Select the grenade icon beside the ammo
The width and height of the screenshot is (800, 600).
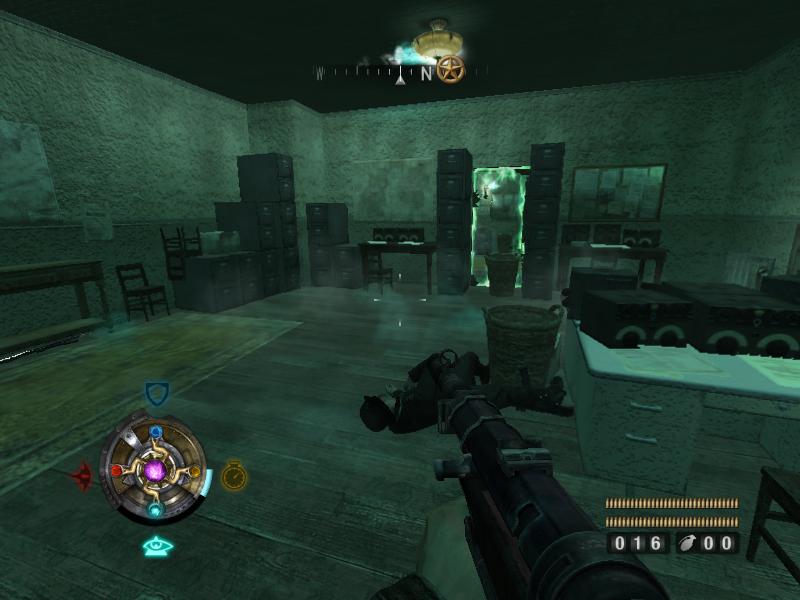tap(690, 544)
